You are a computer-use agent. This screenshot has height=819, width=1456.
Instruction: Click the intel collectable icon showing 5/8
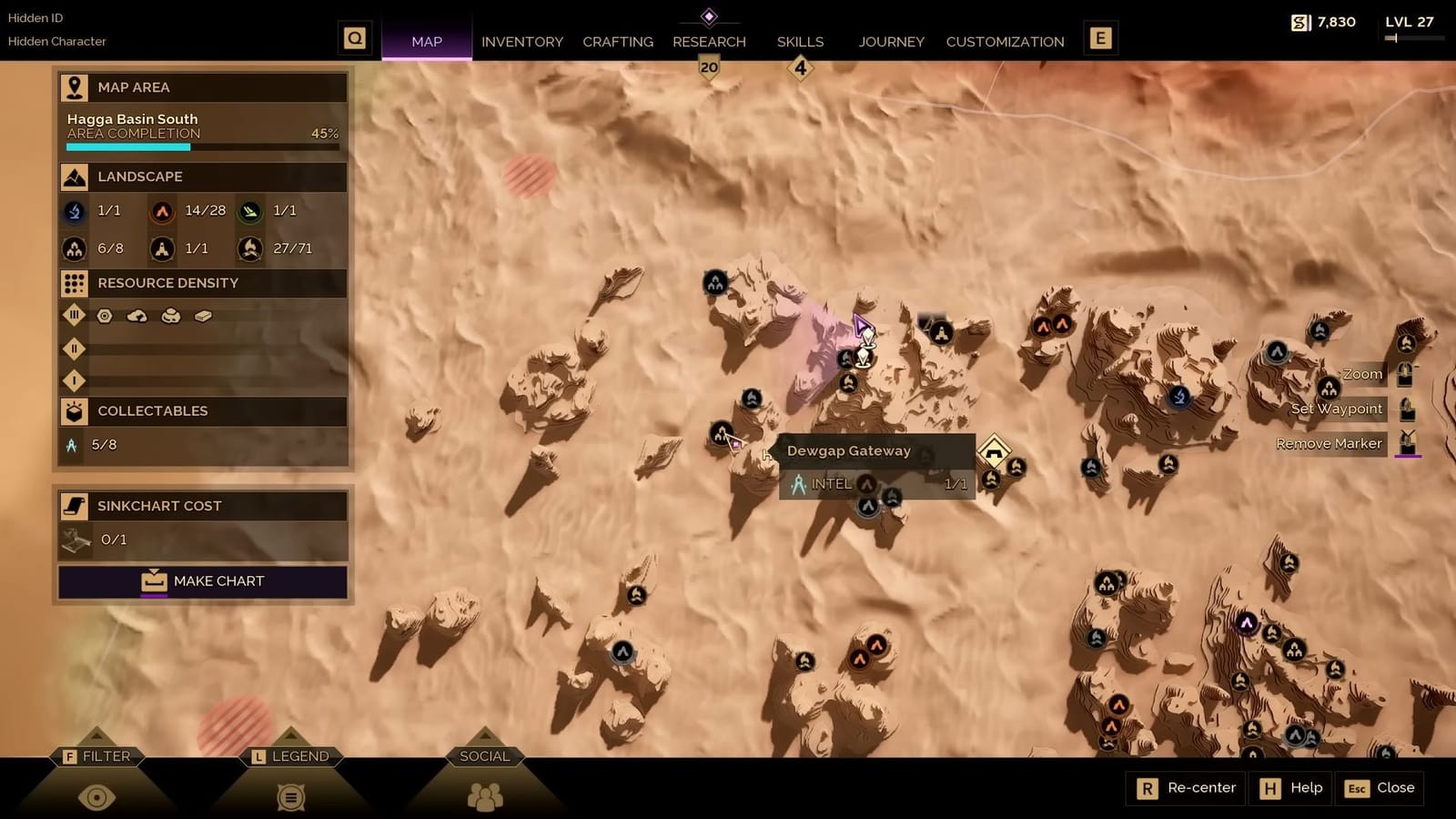click(72, 445)
